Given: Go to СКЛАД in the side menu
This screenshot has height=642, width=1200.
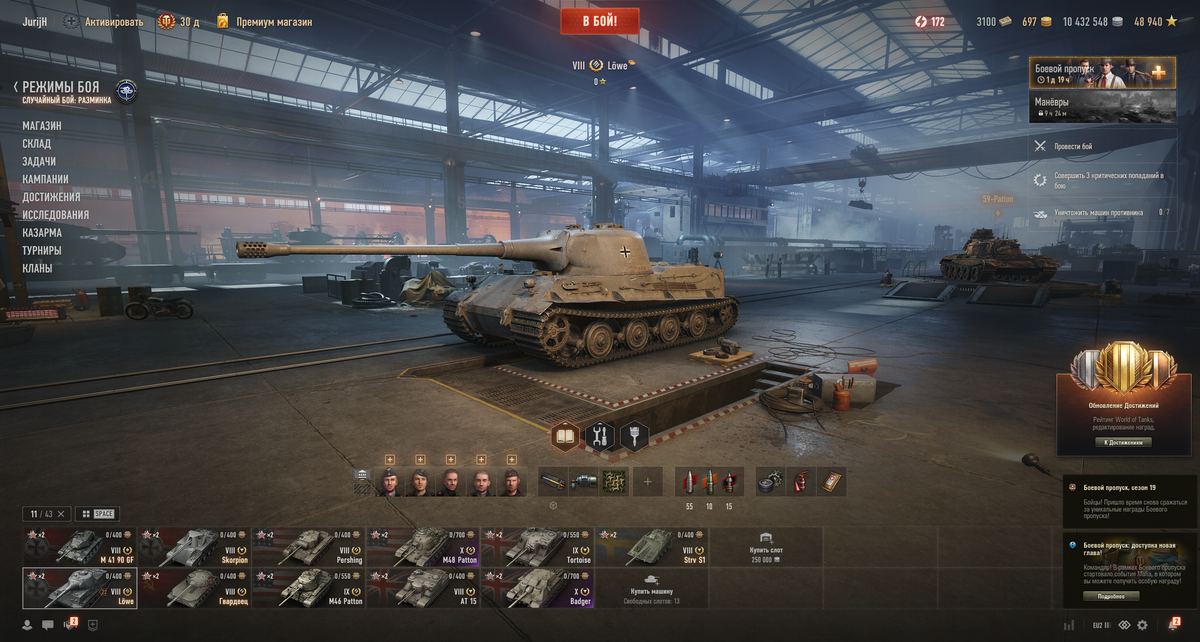Looking at the screenshot, I should pos(37,144).
